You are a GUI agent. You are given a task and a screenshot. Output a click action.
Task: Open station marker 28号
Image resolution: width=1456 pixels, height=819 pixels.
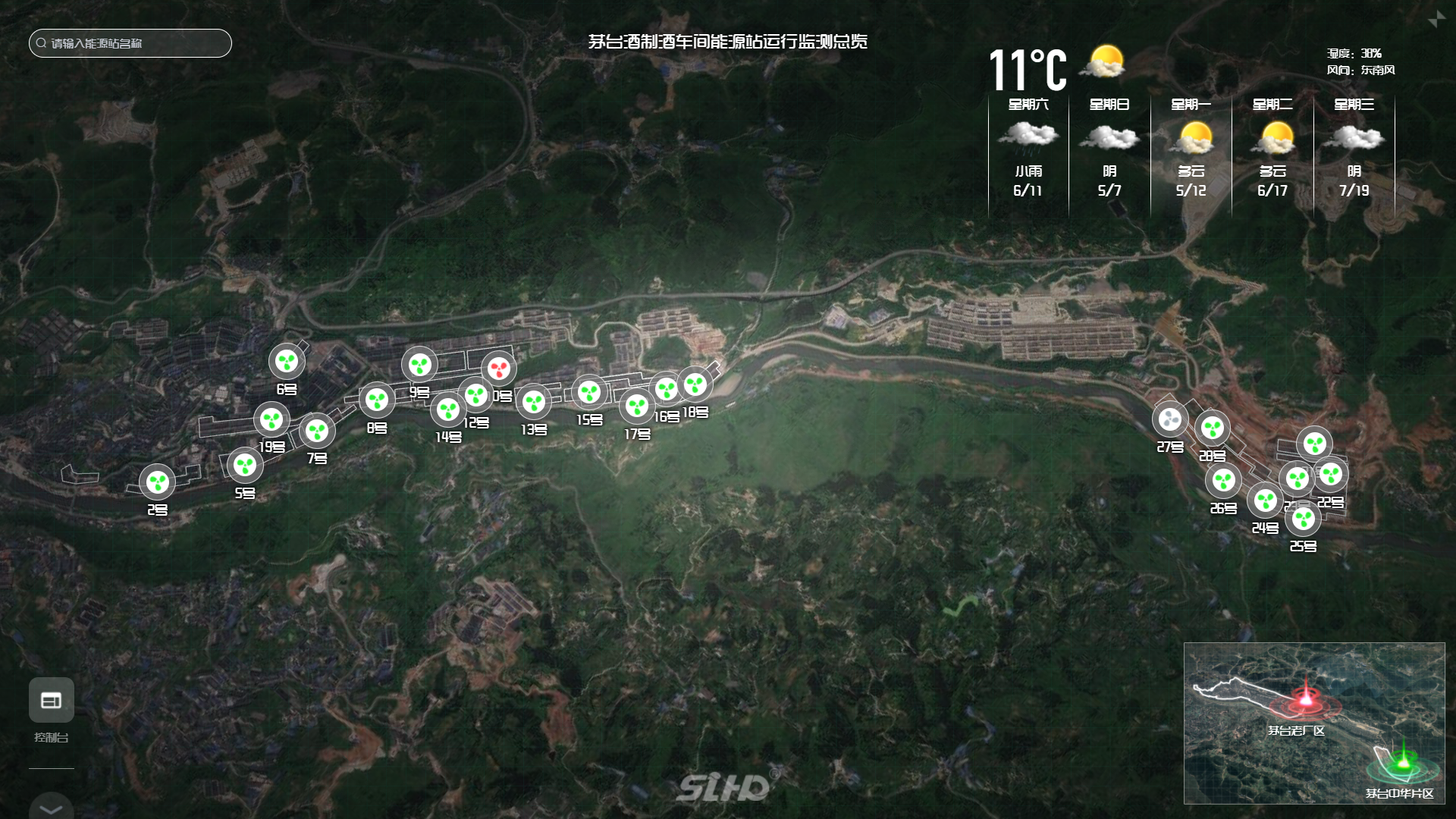point(1213,428)
